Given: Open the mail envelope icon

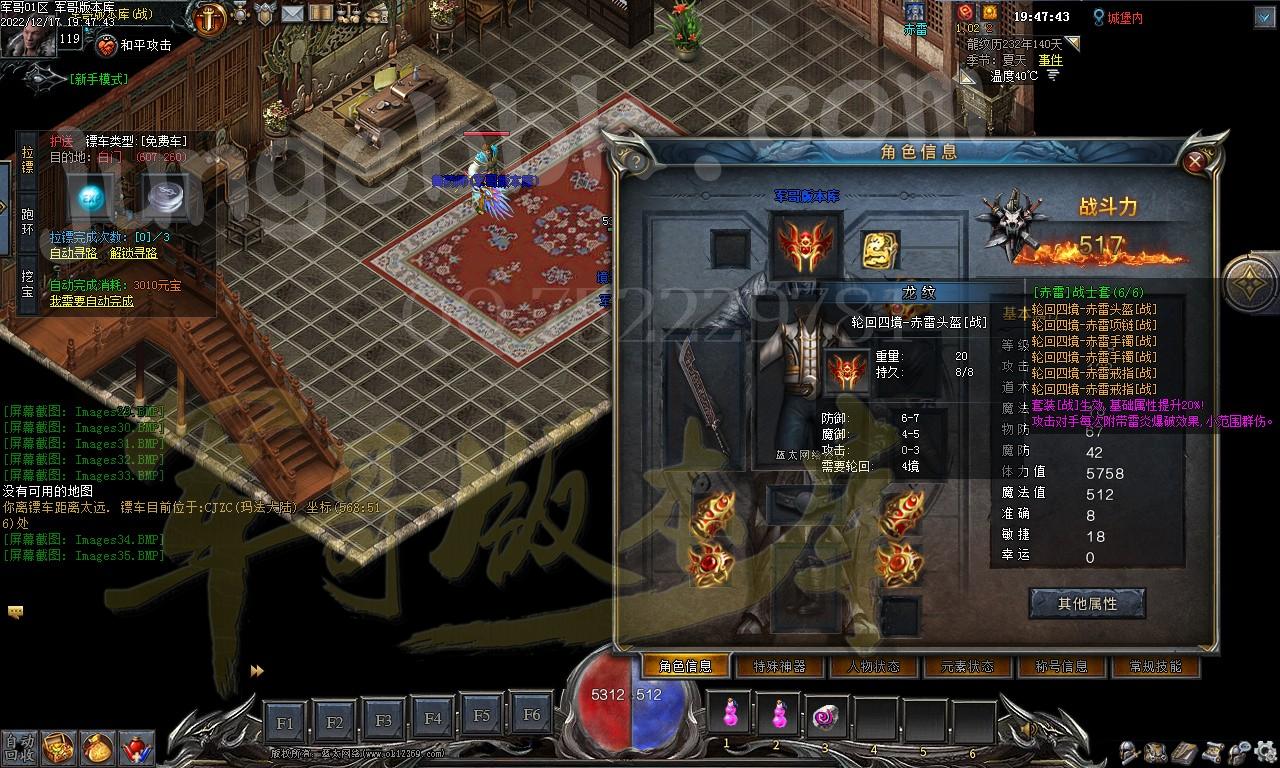Looking at the screenshot, I should (x=292, y=14).
